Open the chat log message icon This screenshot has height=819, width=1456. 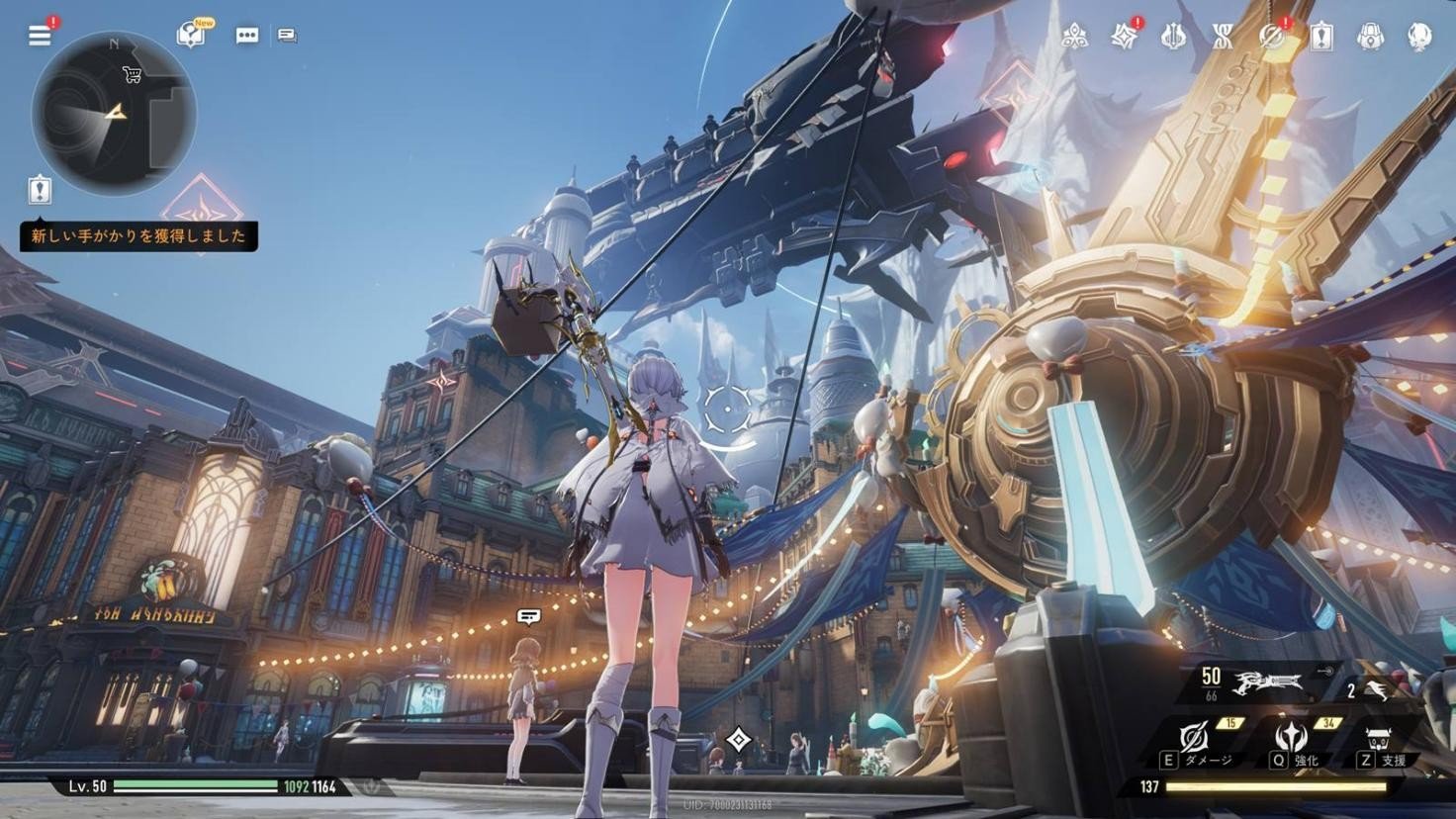(x=287, y=36)
